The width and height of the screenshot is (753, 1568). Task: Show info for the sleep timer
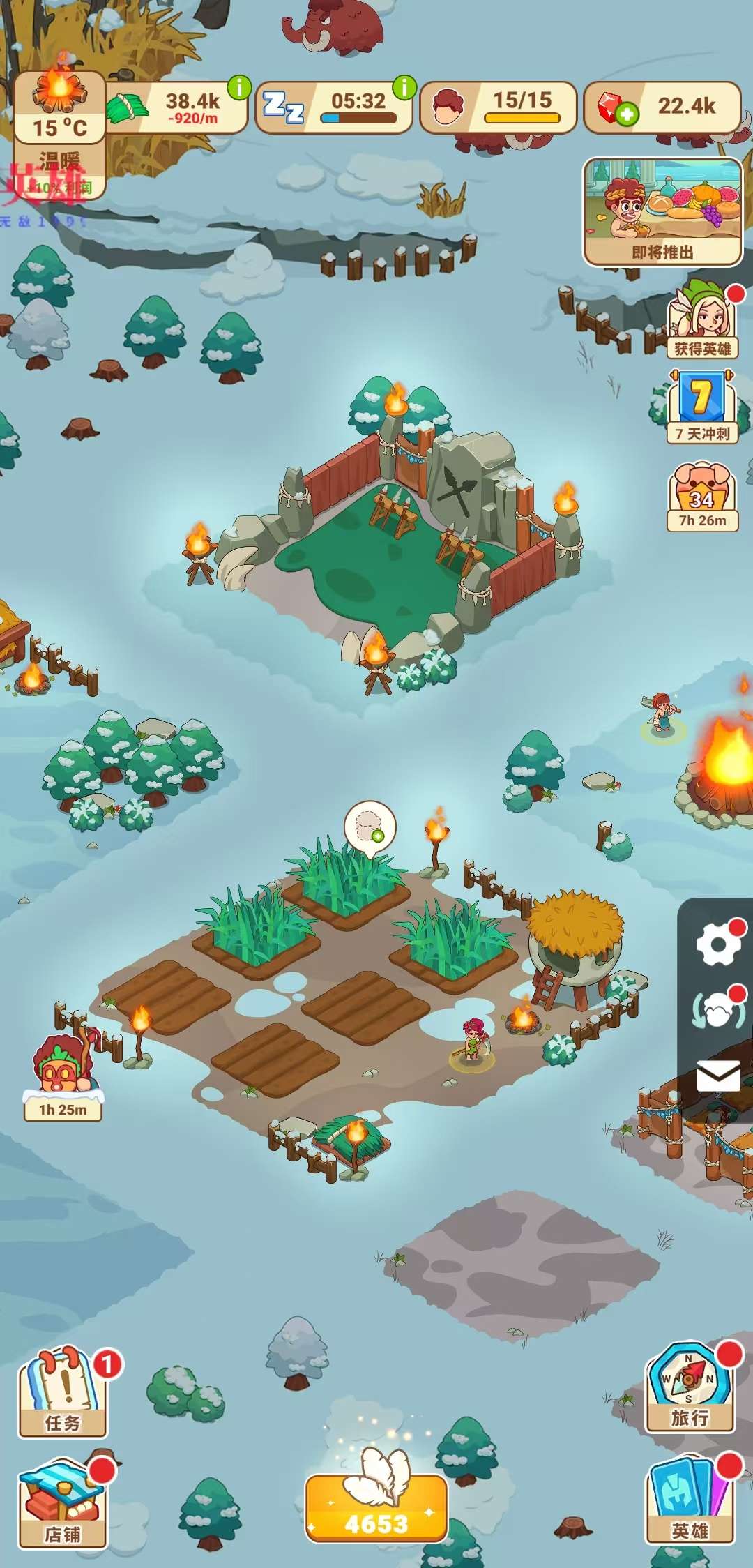pyautogui.click(x=404, y=88)
